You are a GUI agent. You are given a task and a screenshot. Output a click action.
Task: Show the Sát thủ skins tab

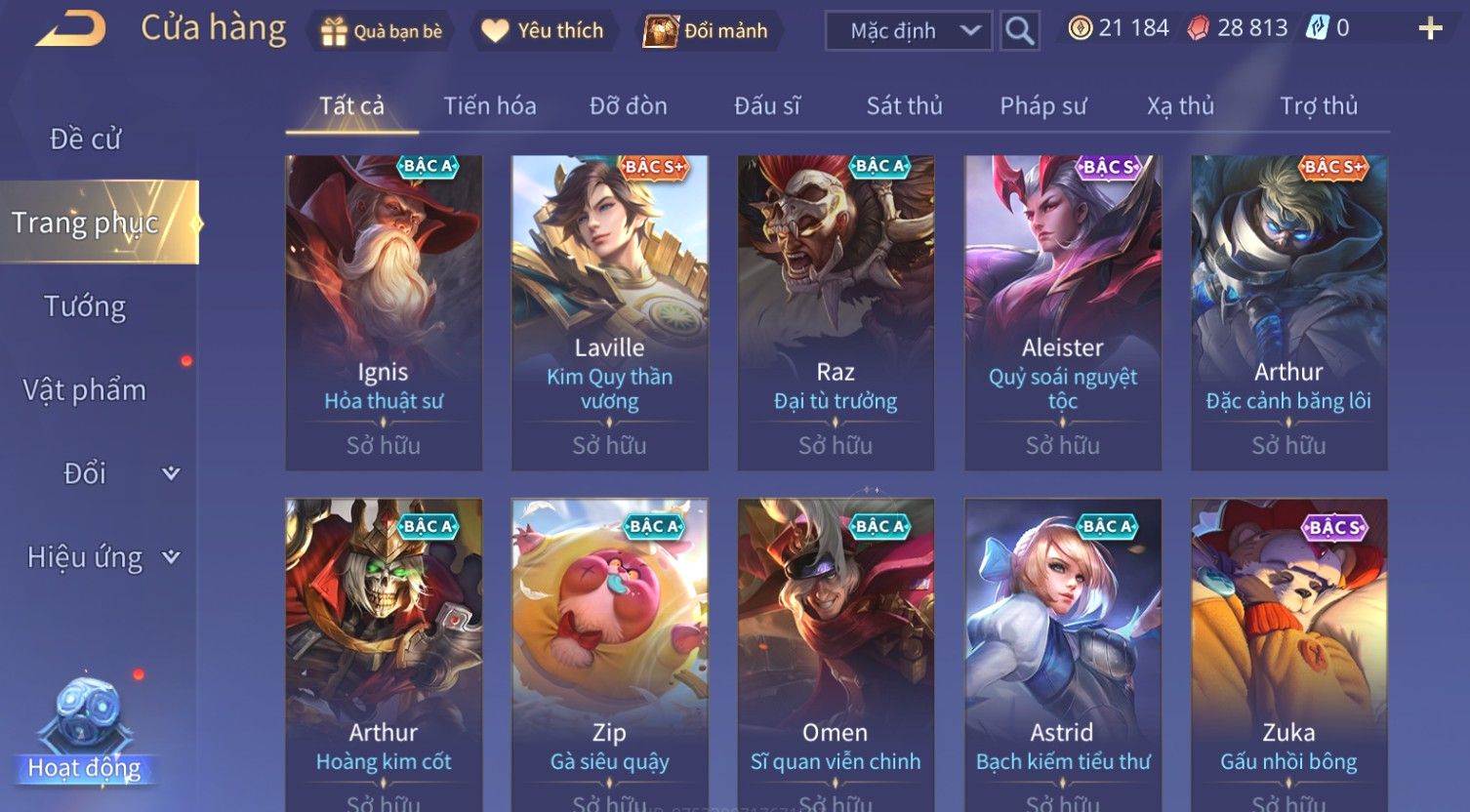(x=904, y=106)
